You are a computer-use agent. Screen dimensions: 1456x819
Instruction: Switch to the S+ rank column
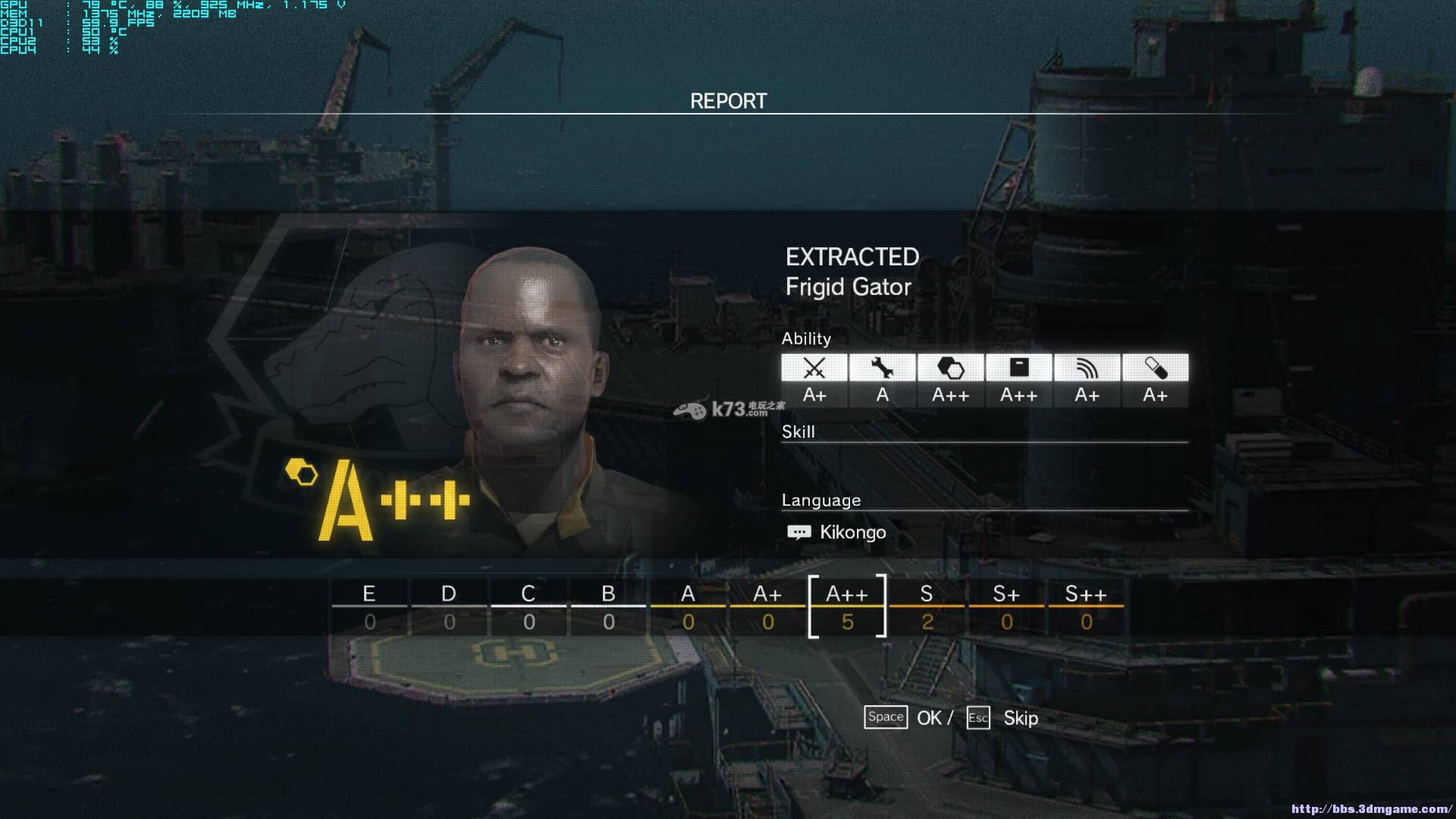click(x=1006, y=607)
